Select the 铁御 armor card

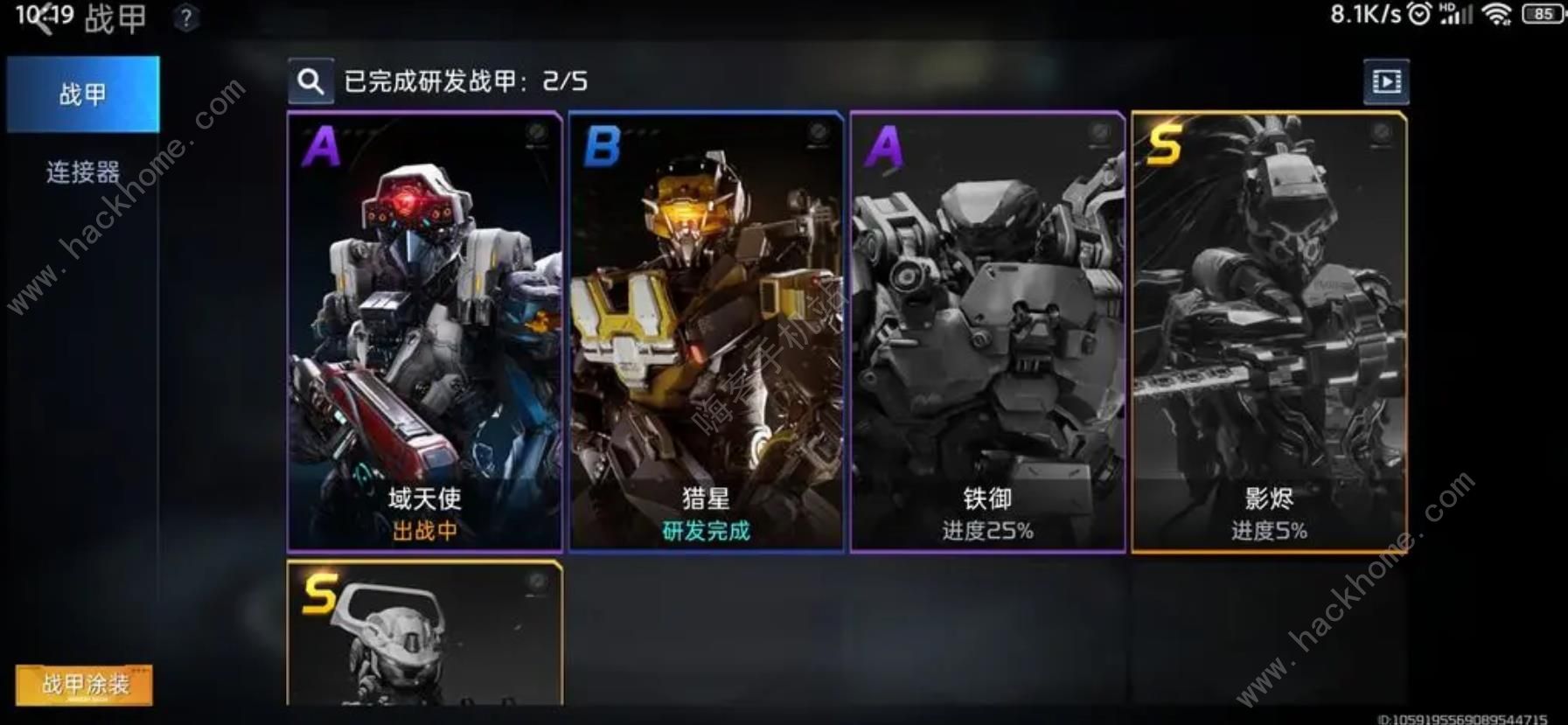[x=987, y=332]
